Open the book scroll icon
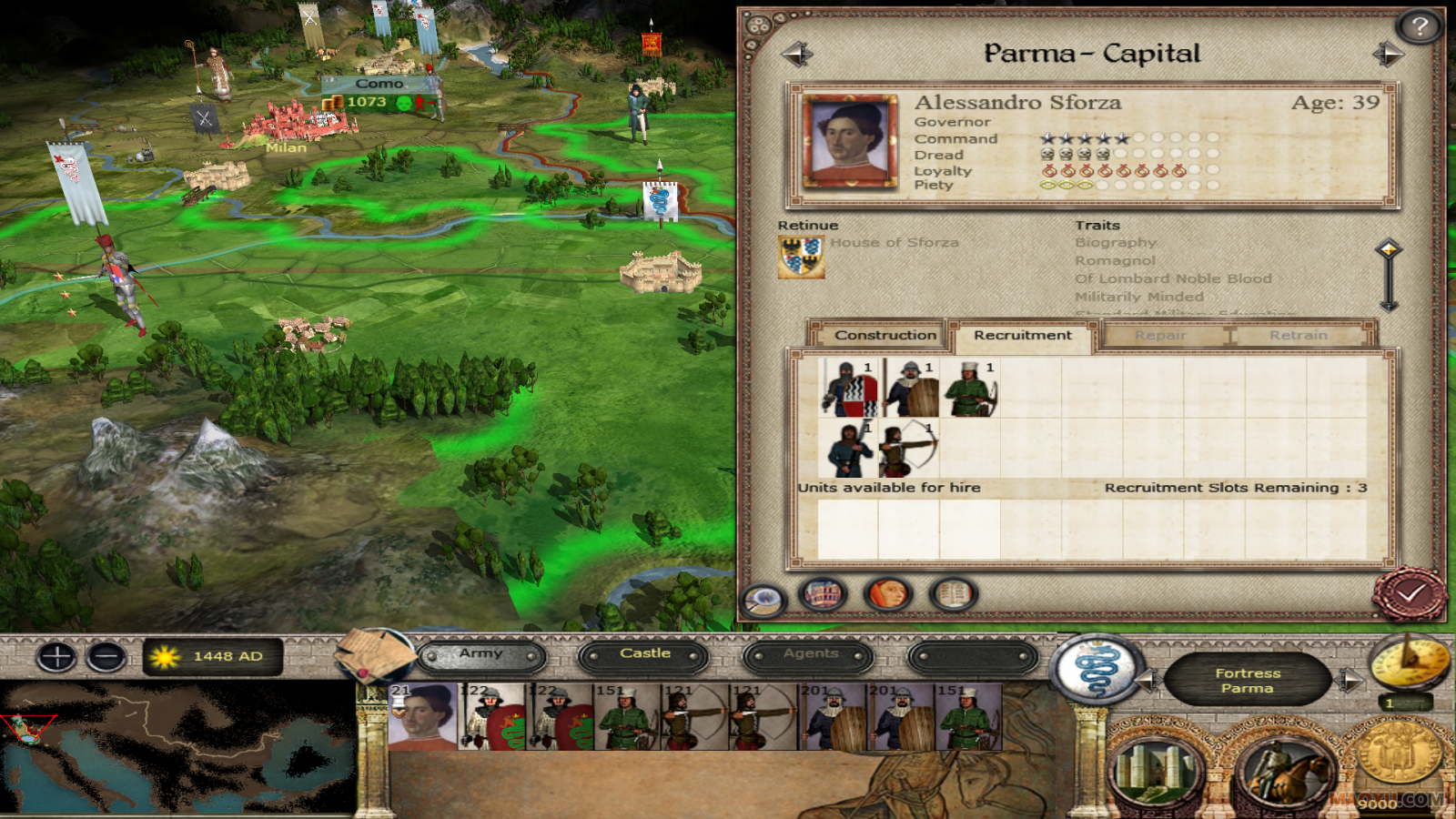The width and height of the screenshot is (1456, 819). click(x=953, y=595)
